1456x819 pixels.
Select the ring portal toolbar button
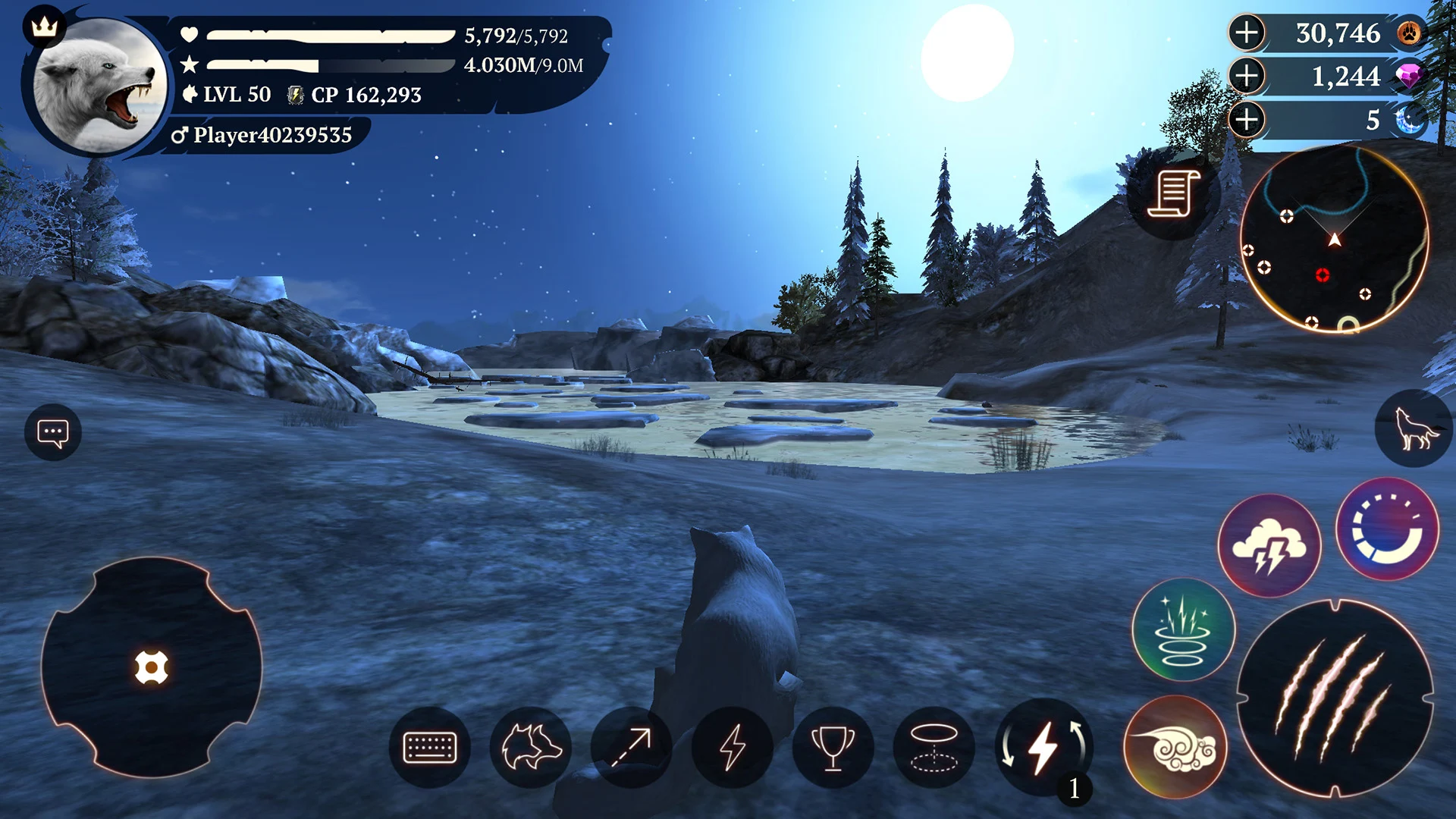[x=934, y=748]
